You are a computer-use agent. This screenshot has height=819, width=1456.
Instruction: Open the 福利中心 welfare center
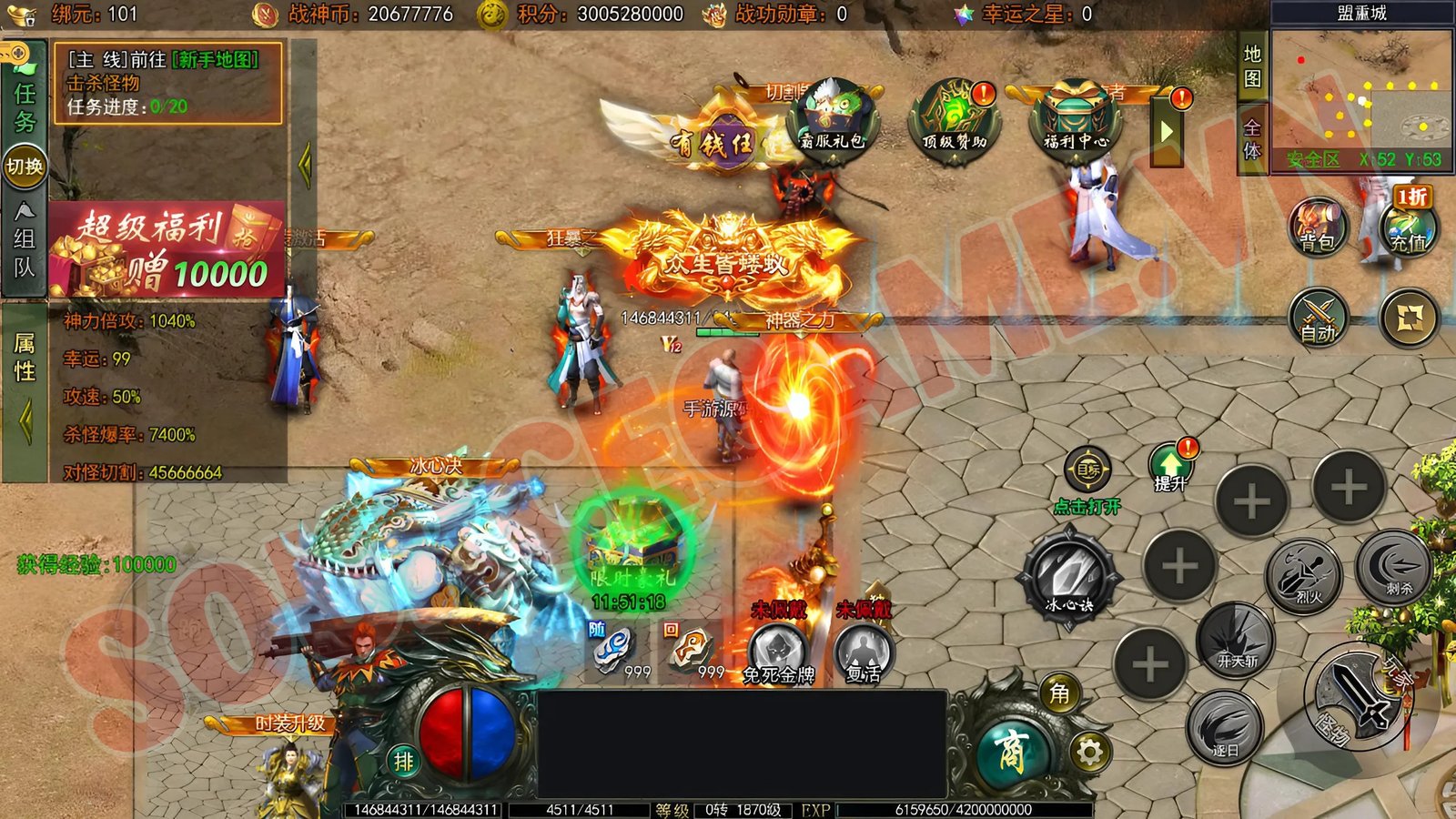1076,121
